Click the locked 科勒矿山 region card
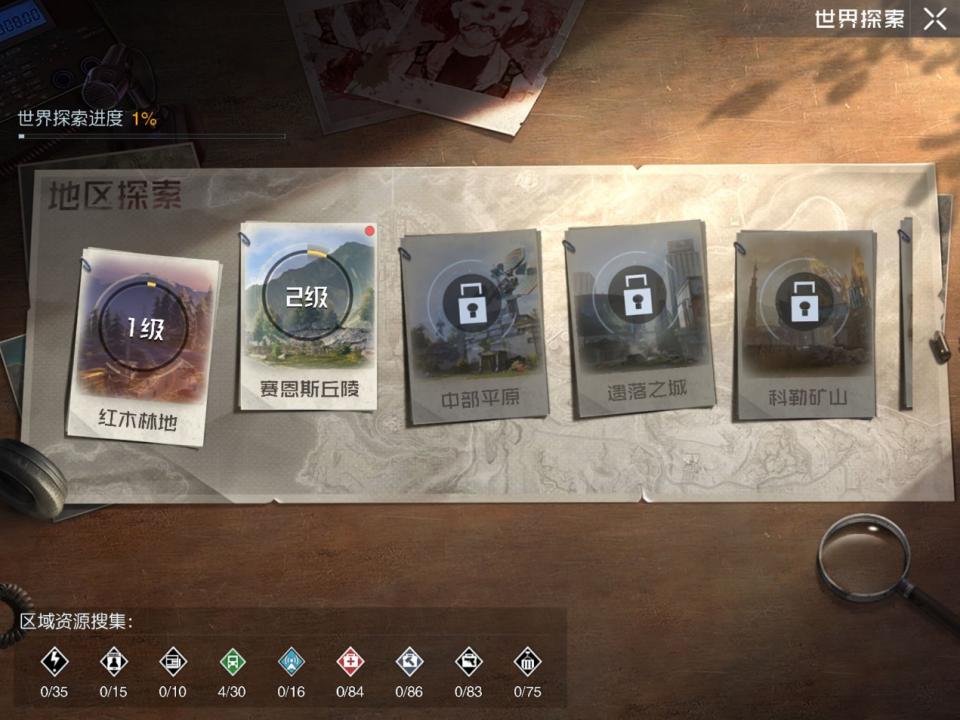The image size is (960, 720). [x=804, y=322]
